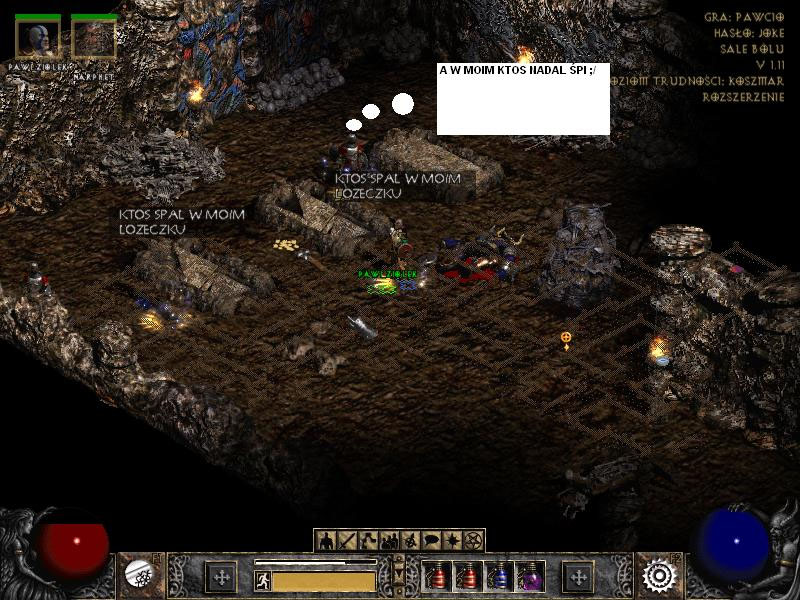Open the gear-shaped skill selector
Screen dimensions: 800x600
click(659, 575)
